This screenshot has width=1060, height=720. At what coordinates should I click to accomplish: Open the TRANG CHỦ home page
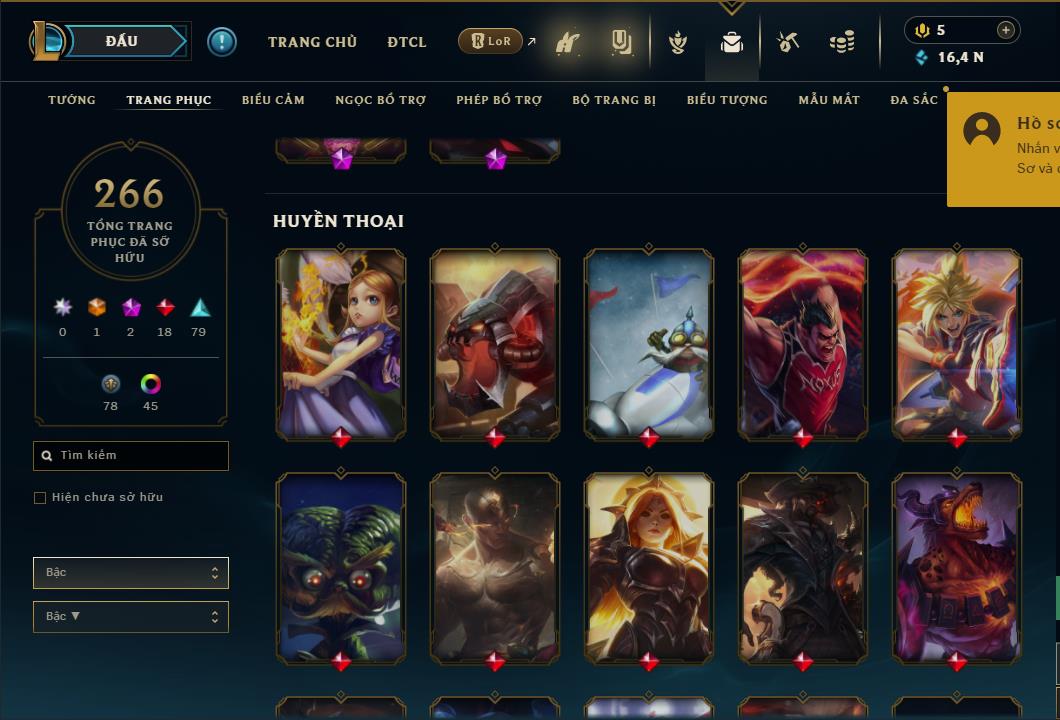pos(312,42)
